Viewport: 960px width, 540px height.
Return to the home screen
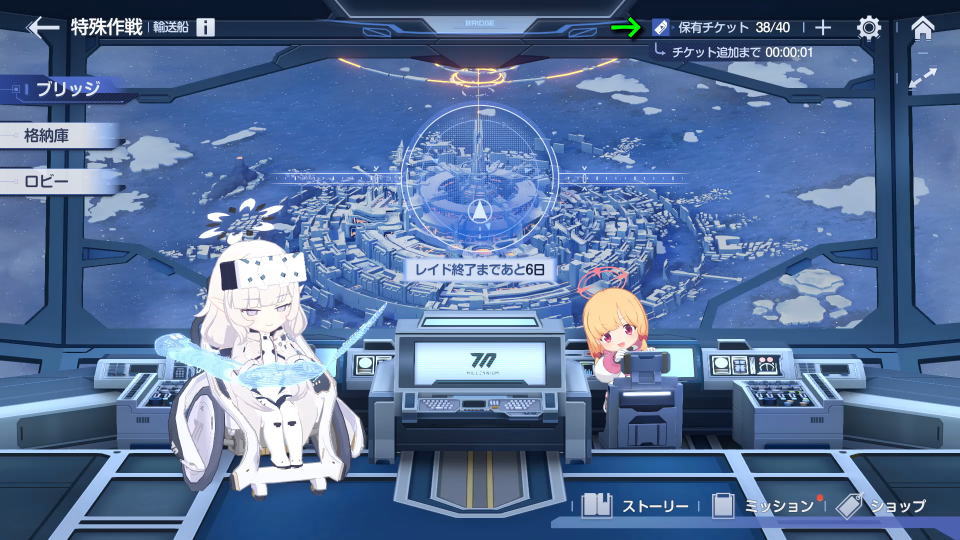[923, 28]
